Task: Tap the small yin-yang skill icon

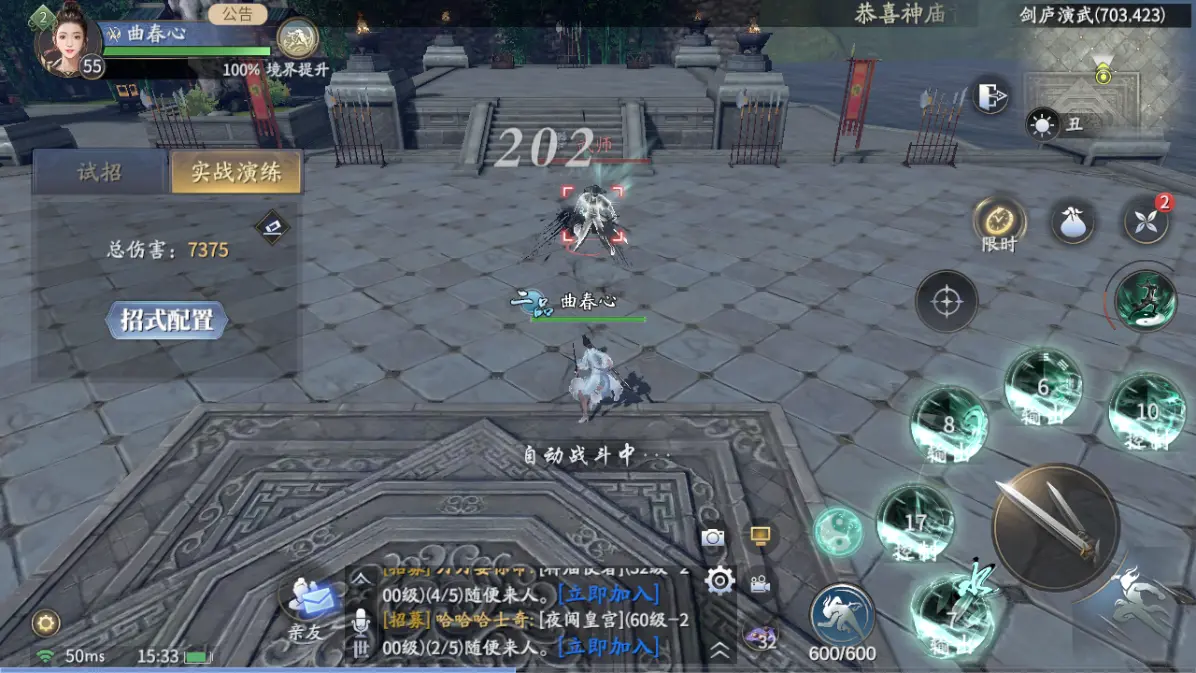Action: point(837,531)
